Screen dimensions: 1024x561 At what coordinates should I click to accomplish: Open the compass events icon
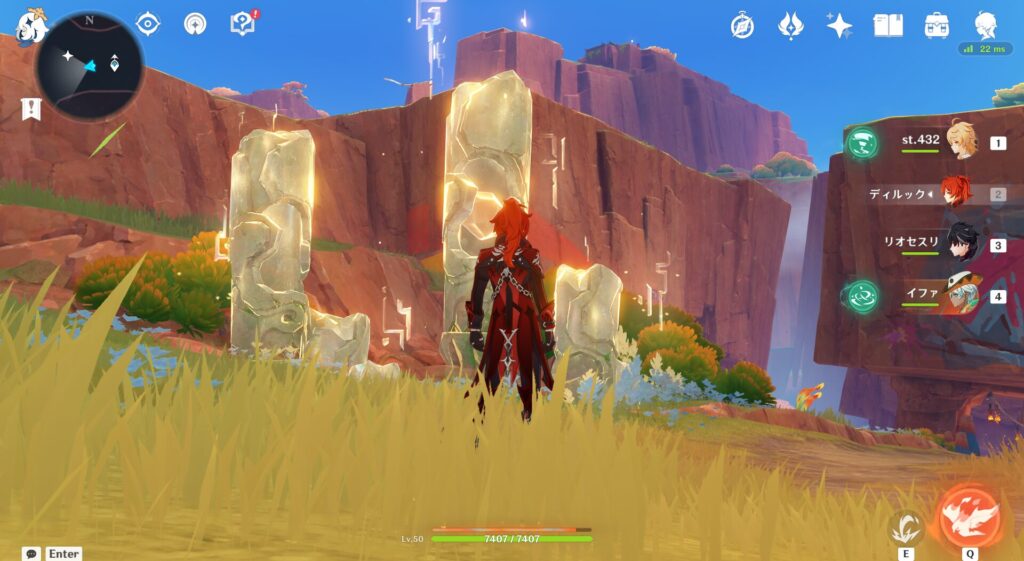[x=742, y=26]
